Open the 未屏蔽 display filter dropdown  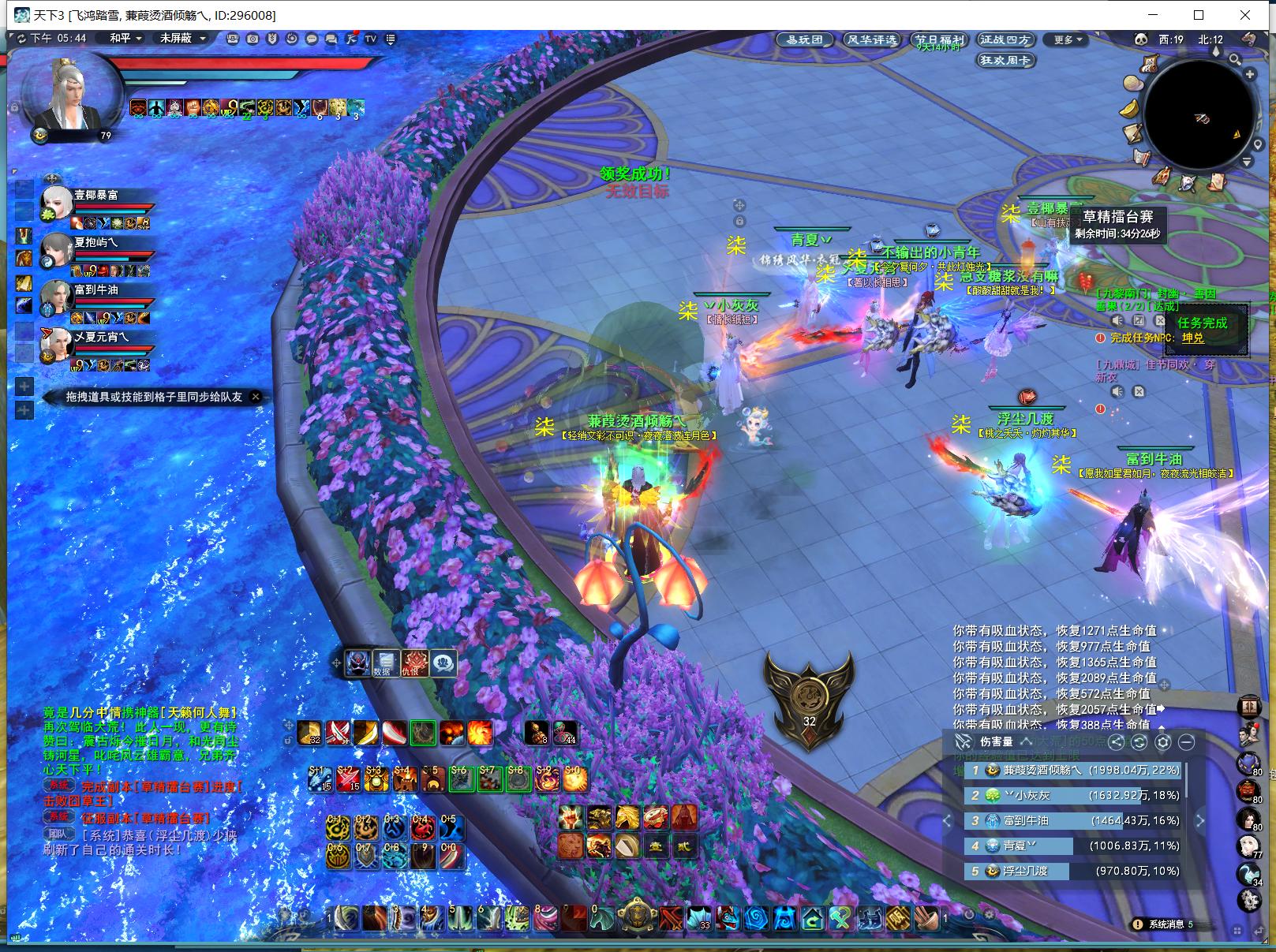pyautogui.click(x=182, y=38)
